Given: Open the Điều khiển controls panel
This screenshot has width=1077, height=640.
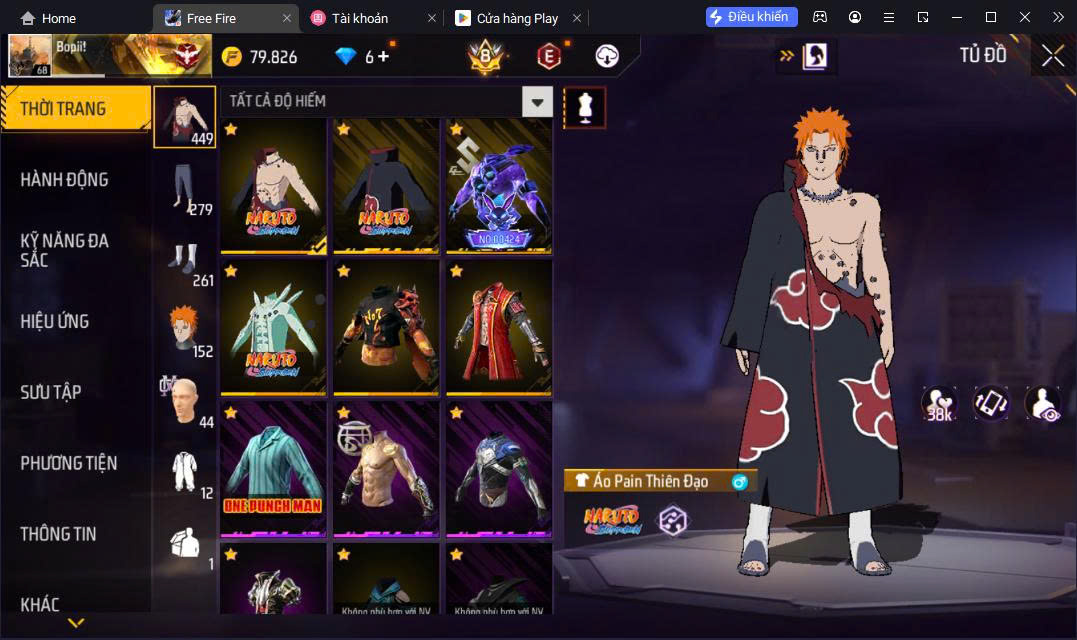Looking at the screenshot, I should click(751, 17).
